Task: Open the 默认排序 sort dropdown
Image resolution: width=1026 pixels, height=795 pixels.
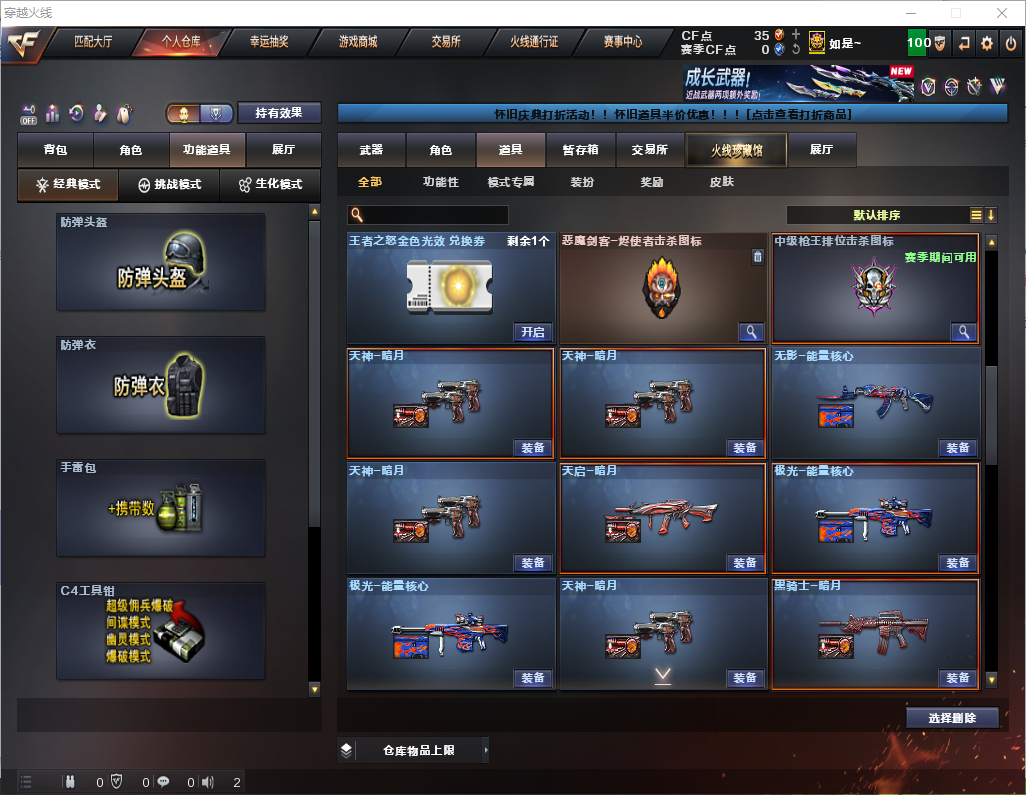Action: (x=876, y=215)
